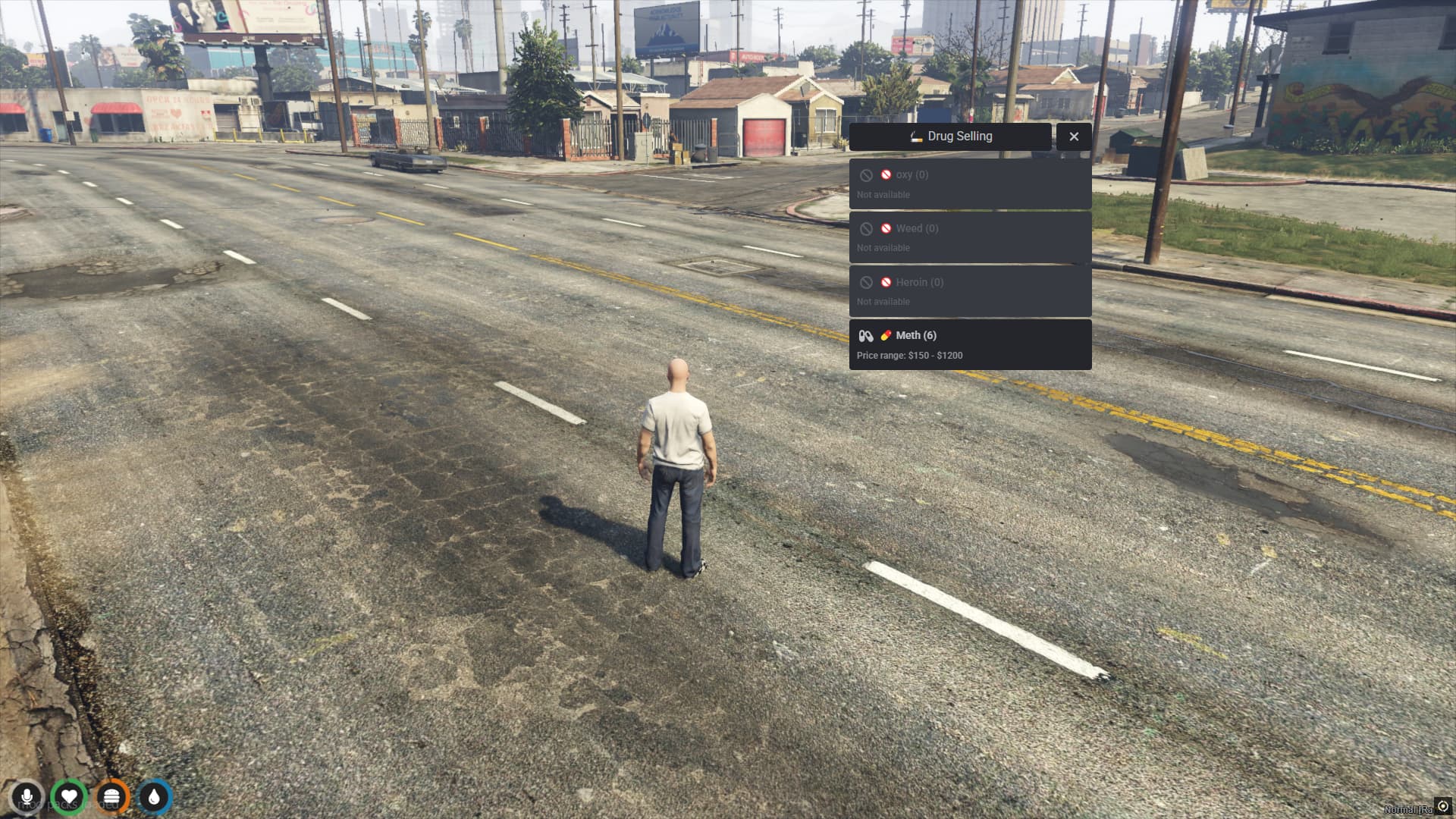The height and width of the screenshot is (819, 1456).
Task: Select the Meth (6) entry
Action: click(x=970, y=345)
